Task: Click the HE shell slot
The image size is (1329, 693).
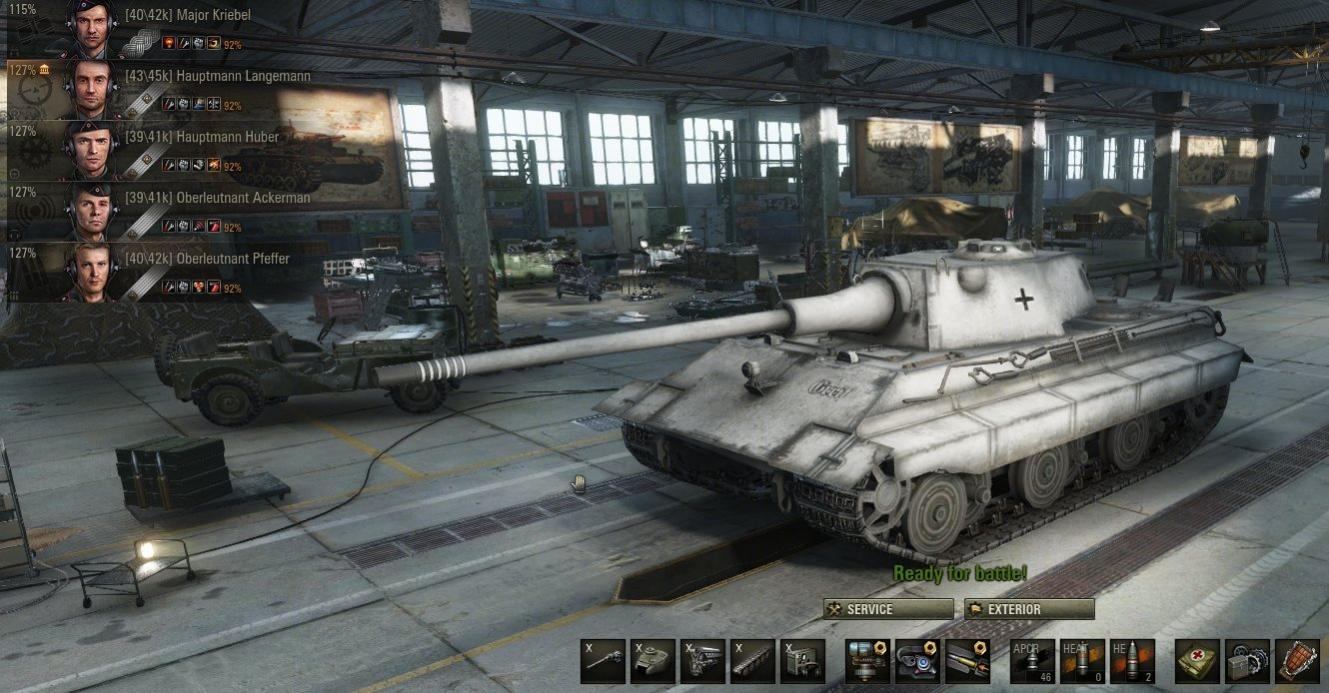Action: click(x=1132, y=661)
